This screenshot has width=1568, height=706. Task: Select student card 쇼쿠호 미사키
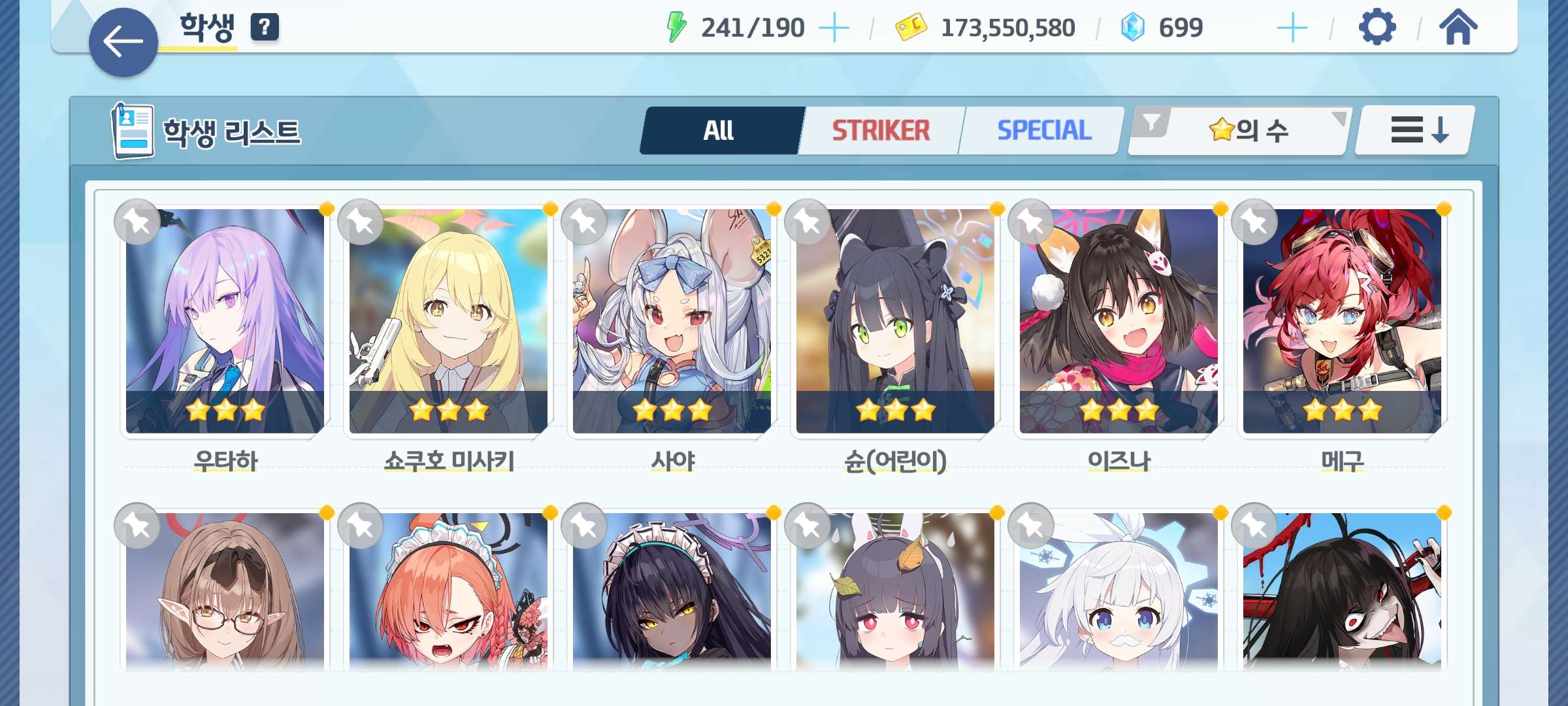(448, 320)
